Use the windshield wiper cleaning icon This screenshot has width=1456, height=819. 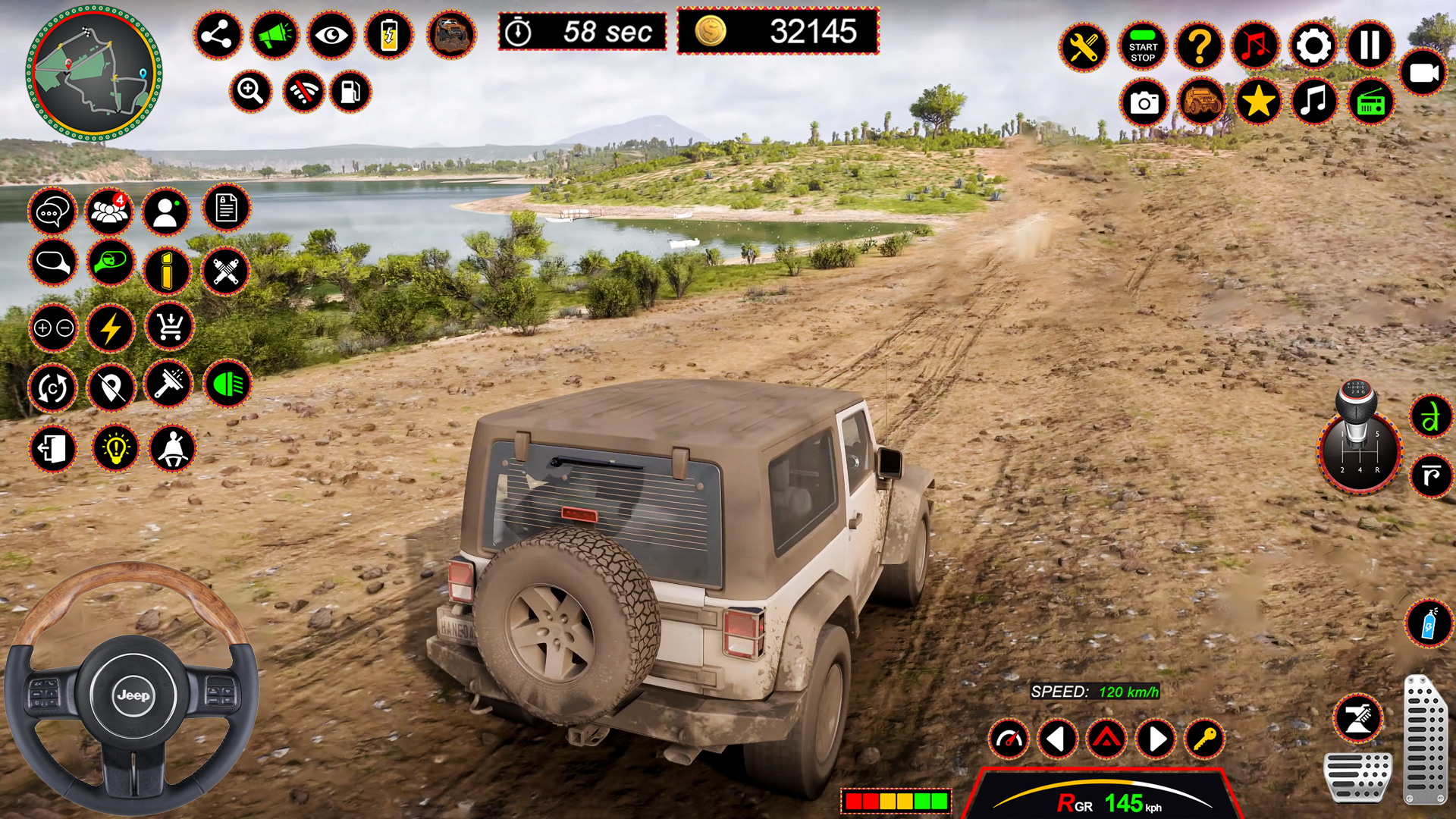point(168,384)
